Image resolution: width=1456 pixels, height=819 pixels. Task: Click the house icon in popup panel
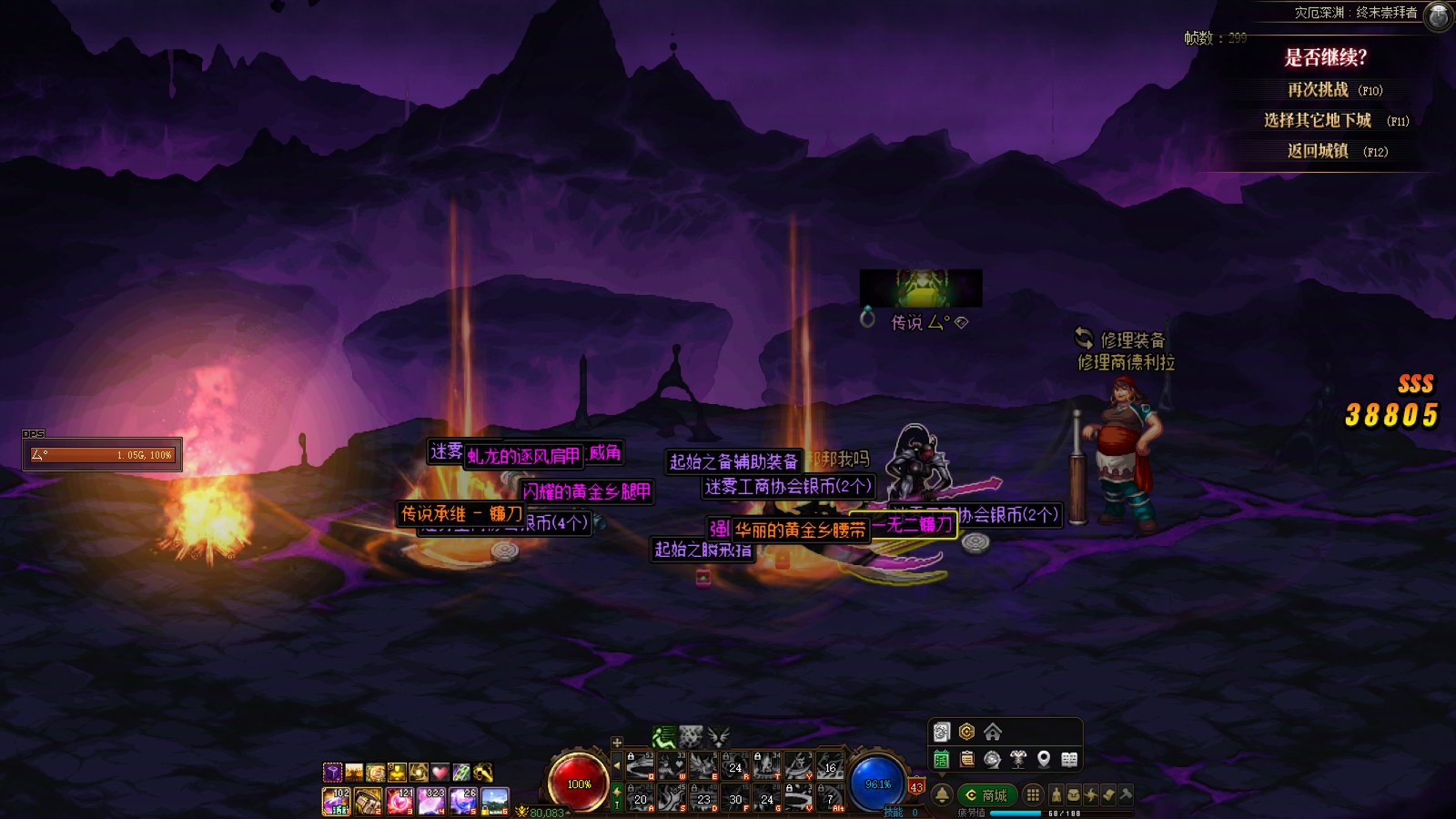click(x=993, y=732)
